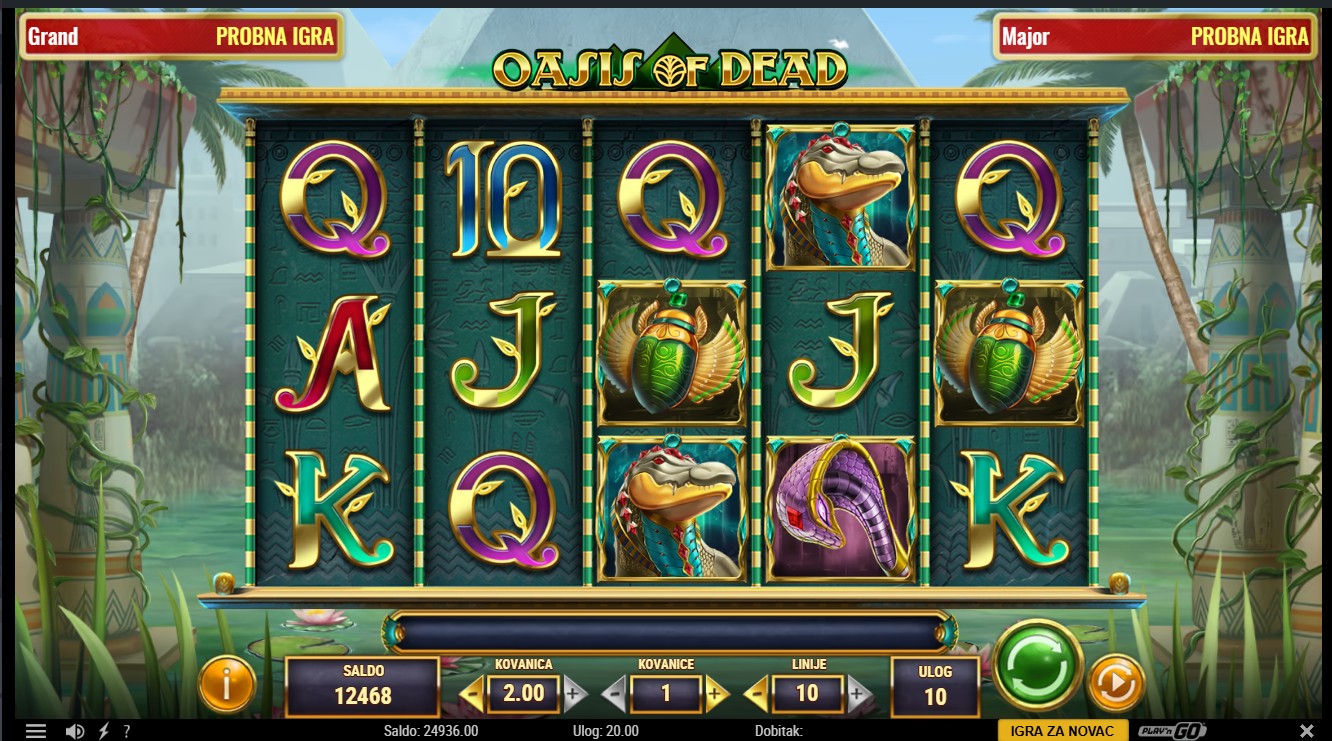Raise the number of Kovanice coins
The height and width of the screenshot is (741, 1332).
click(x=716, y=693)
